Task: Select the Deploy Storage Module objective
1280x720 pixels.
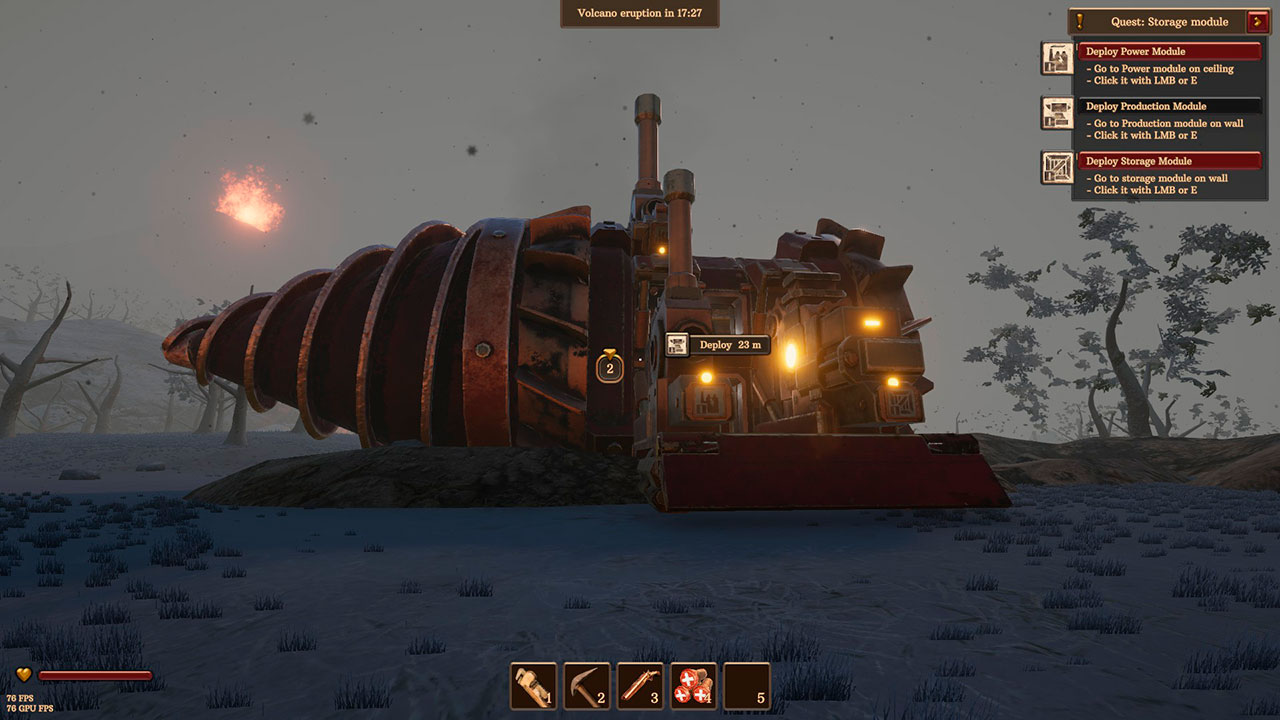Action: [1169, 161]
